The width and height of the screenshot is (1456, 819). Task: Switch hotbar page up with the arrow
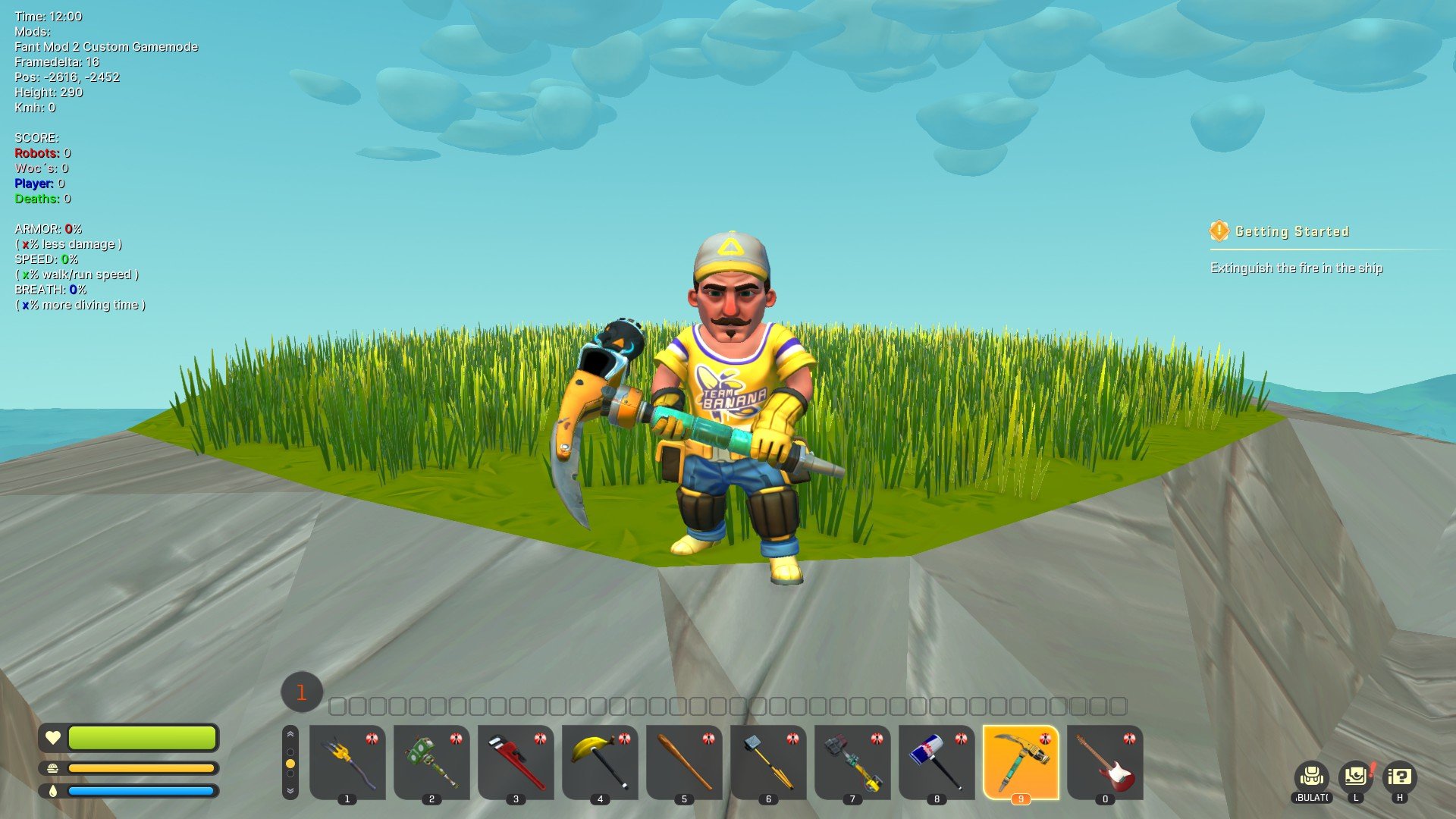tap(290, 735)
